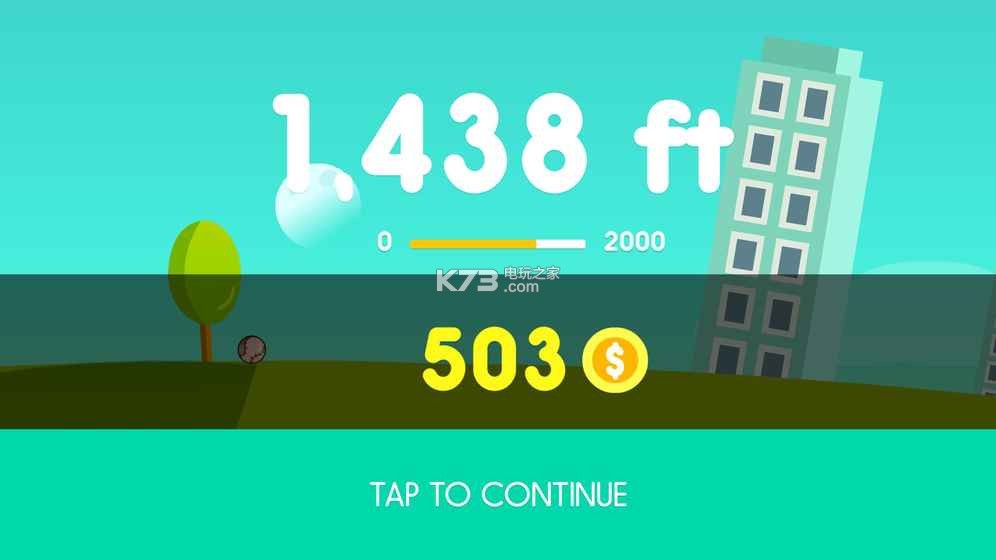Tap the 'Tap to Continue' prompt
The image size is (996, 560).
(498, 494)
